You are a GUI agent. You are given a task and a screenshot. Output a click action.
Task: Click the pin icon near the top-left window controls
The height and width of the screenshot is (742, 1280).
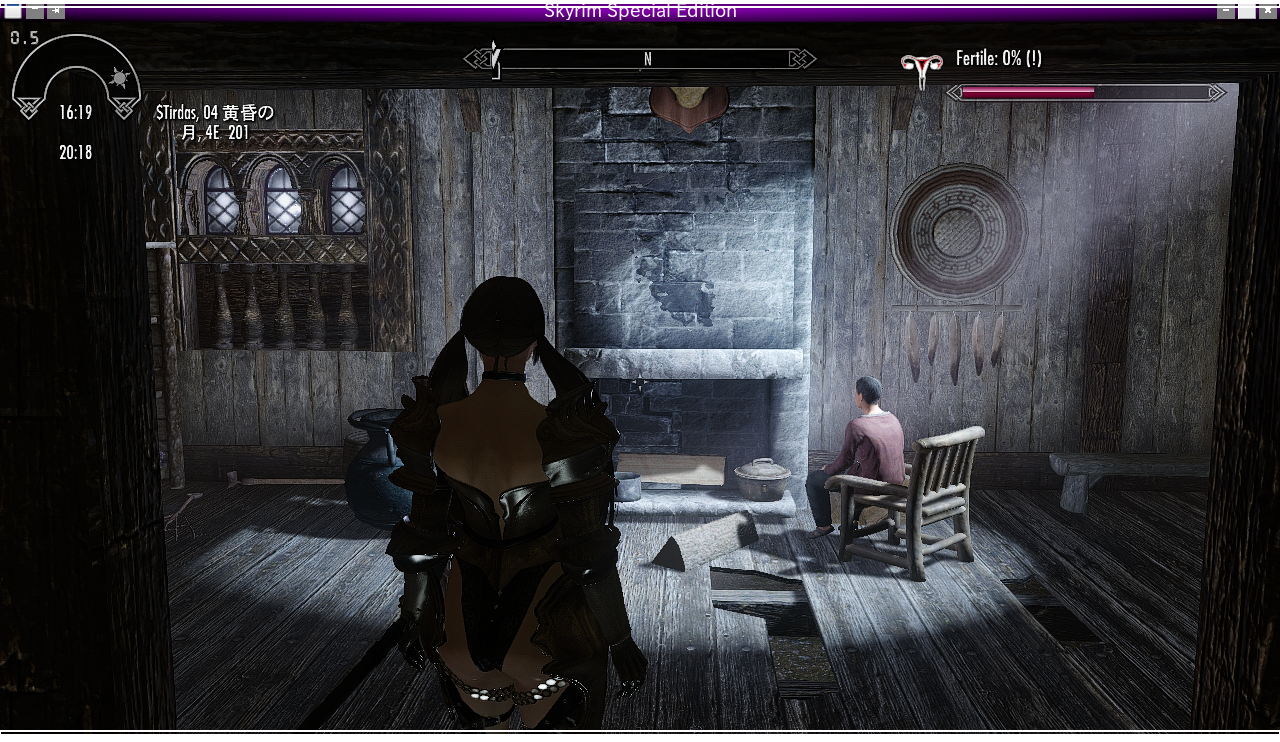55,11
